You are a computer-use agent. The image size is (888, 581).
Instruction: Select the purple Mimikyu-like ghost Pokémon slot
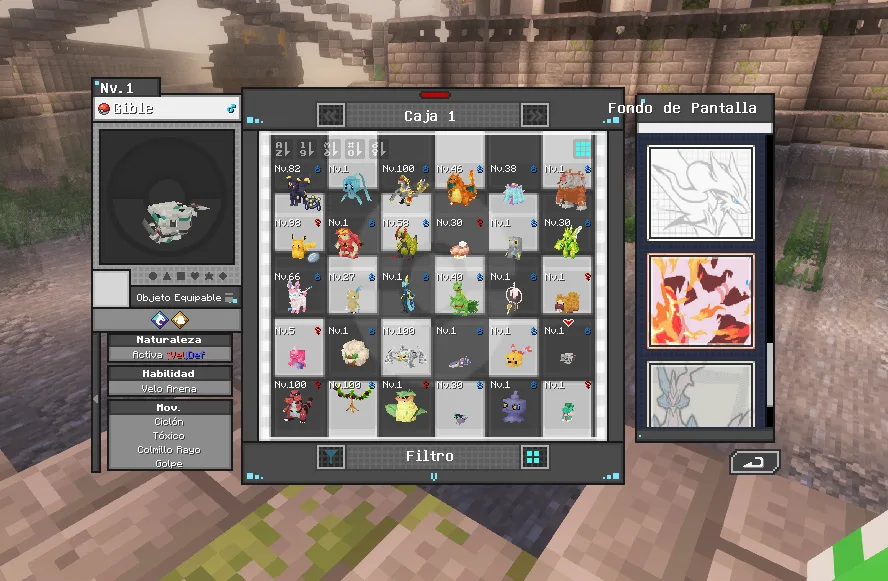point(514,404)
